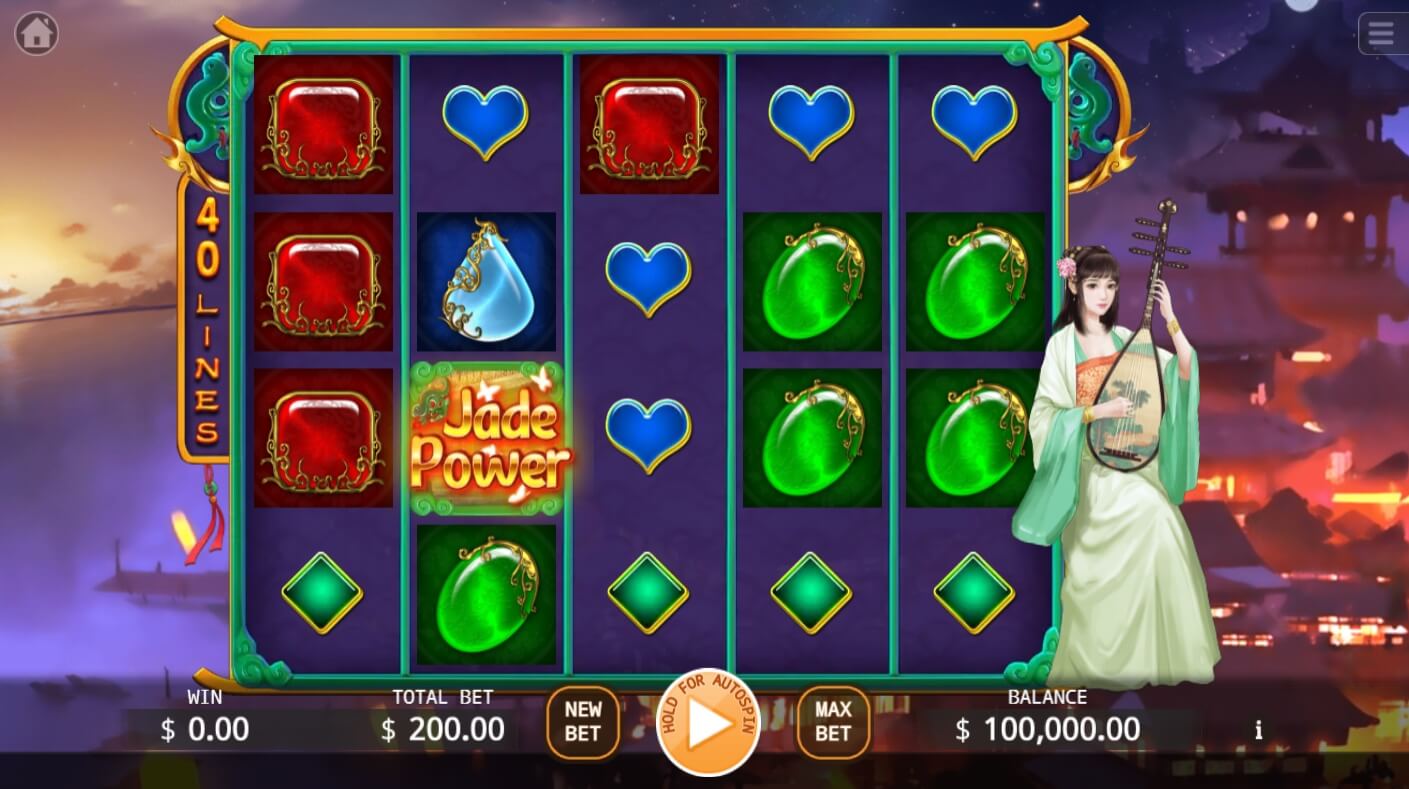The width and height of the screenshot is (1409, 789).
Task: Click the NEW BET button
Action: pyautogui.click(x=583, y=722)
